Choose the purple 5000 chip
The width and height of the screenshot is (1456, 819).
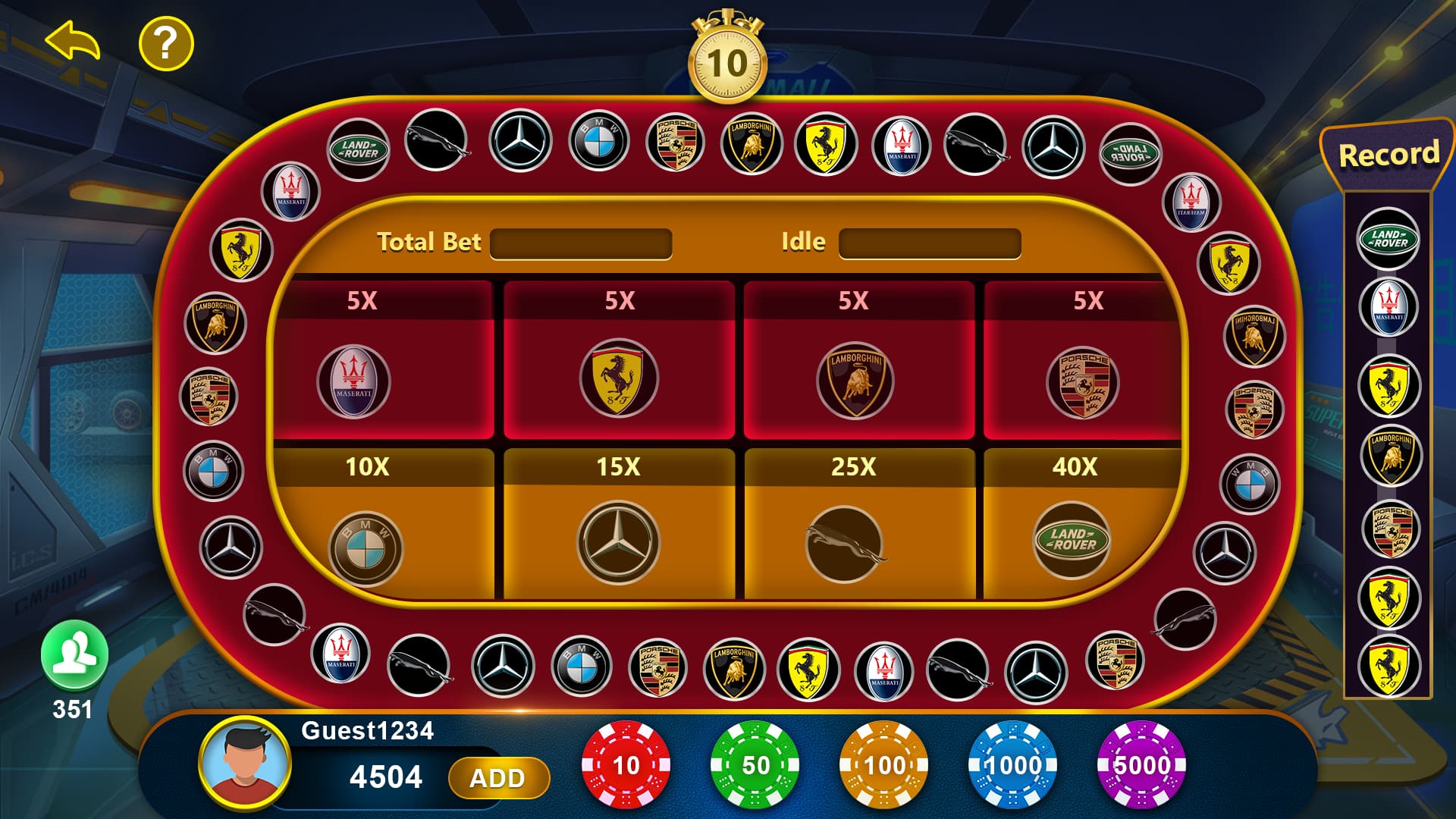click(x=1141, y=765)
